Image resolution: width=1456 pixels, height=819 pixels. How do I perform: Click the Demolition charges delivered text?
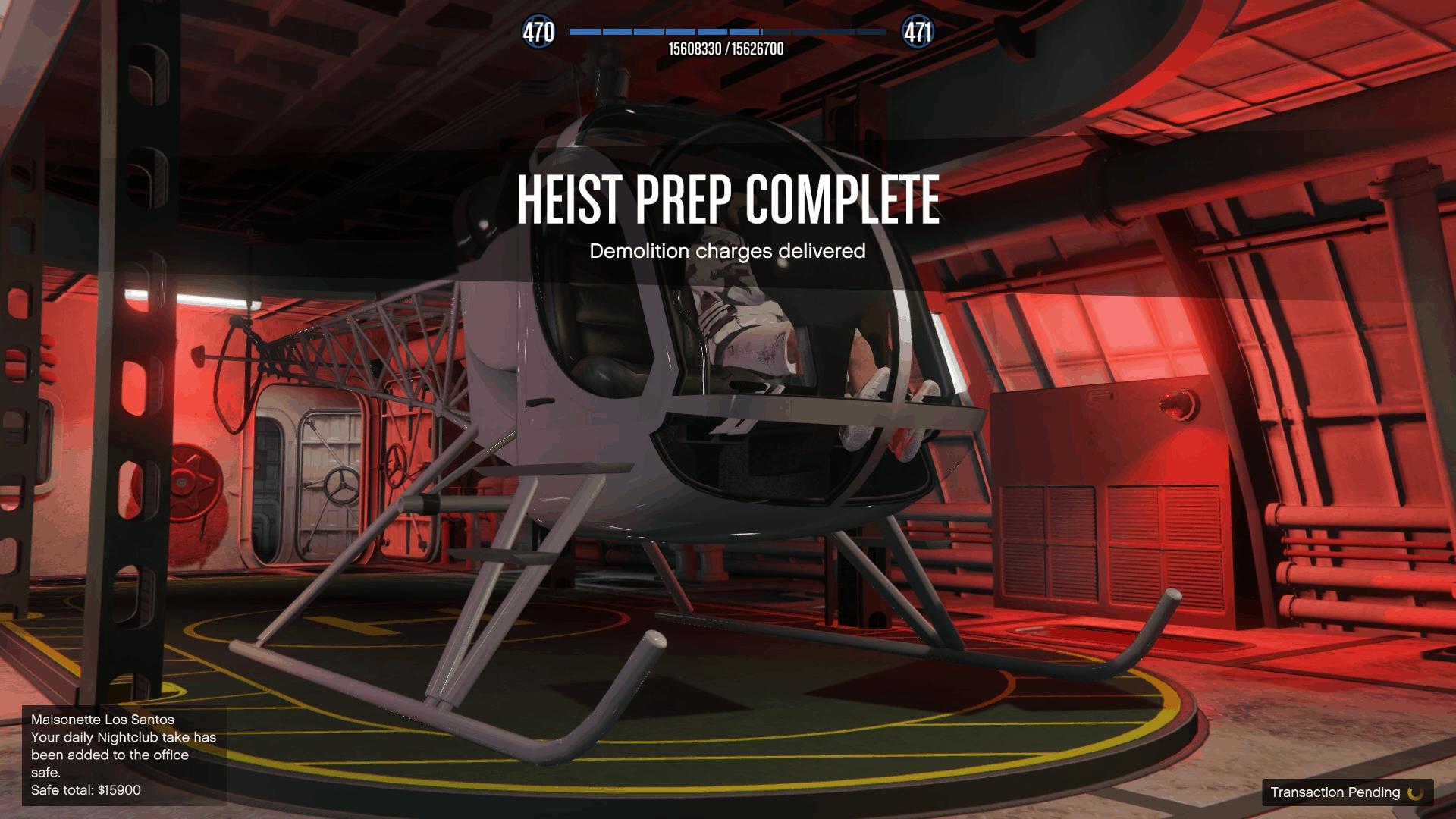[727, 253]
